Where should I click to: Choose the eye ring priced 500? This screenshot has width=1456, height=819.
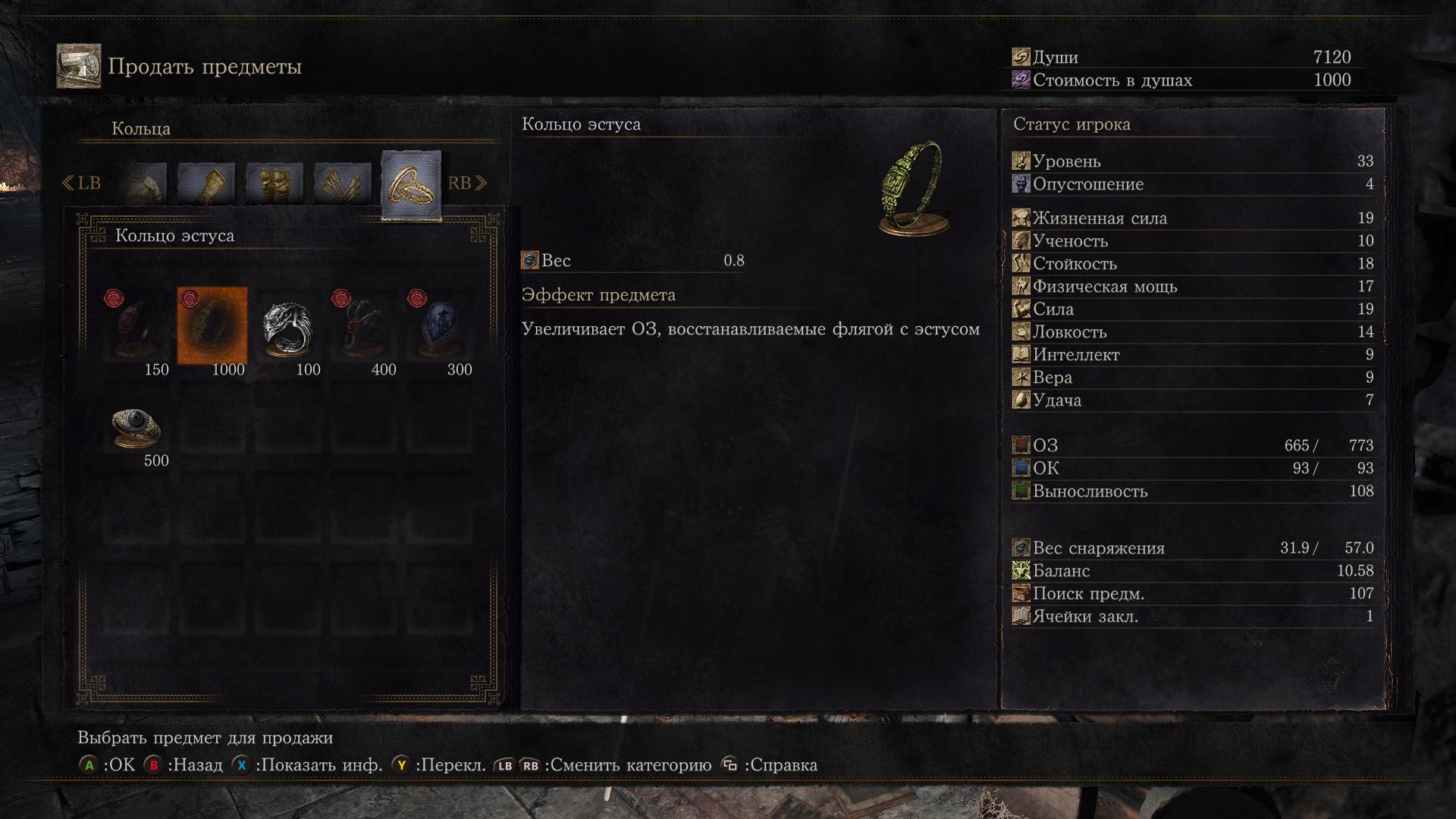point(136,426)
